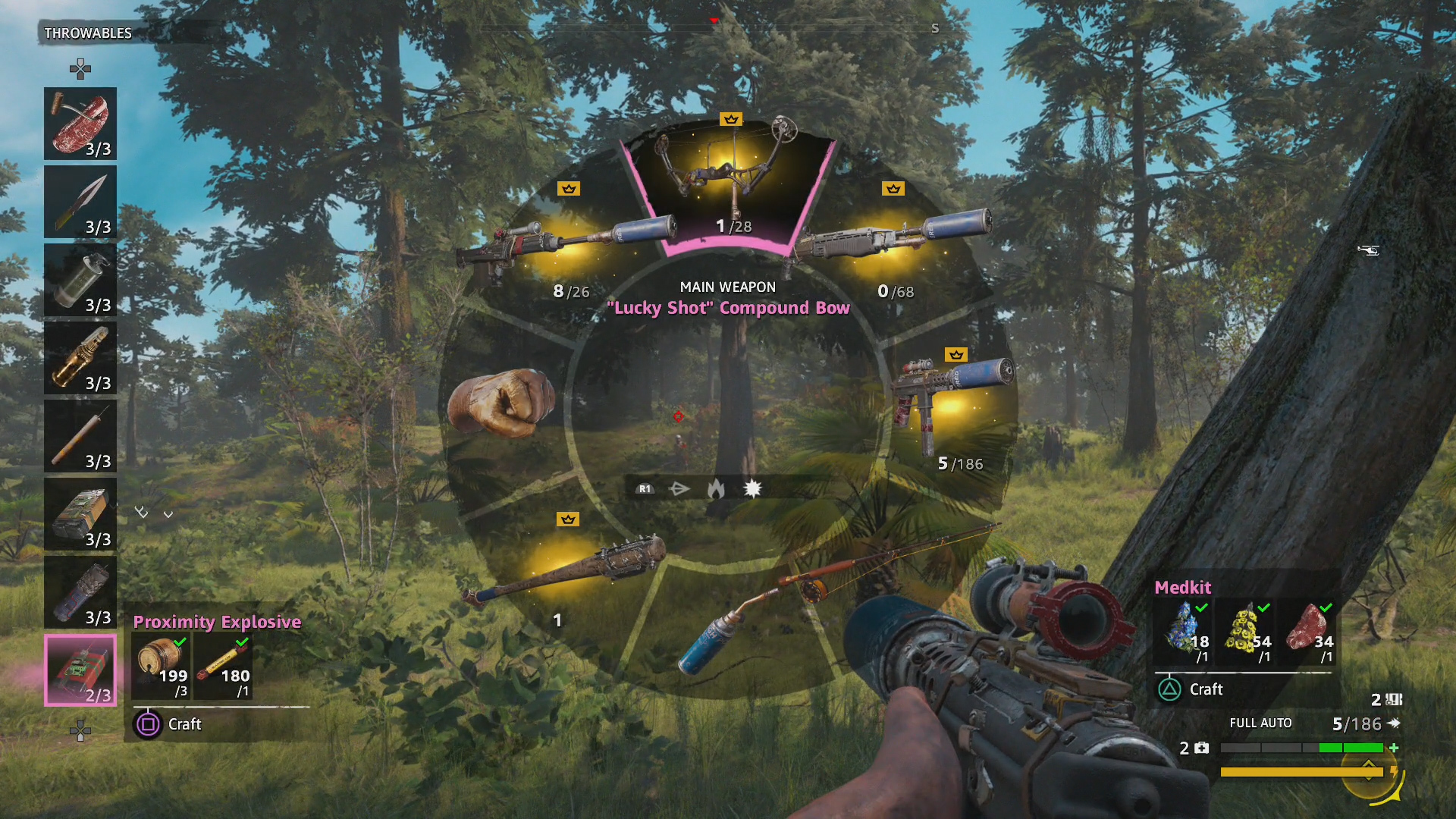The width and height of the screenshot is (1456, 819).
Task: Switch to the suppressed SMG with 5/186 ammo
Action: pos(952,402)
